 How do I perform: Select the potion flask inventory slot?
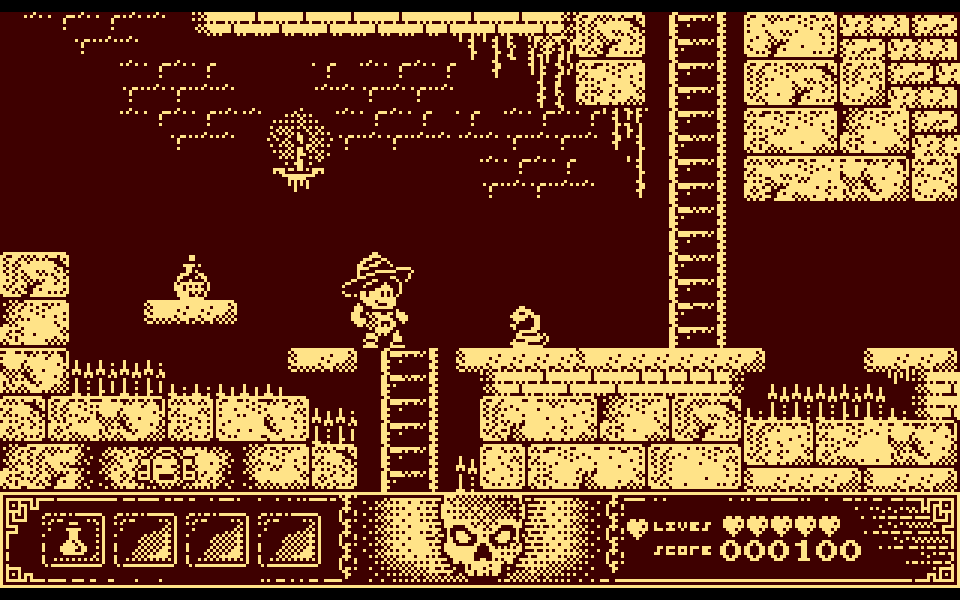pyautogui.click(x=73, y=541)
